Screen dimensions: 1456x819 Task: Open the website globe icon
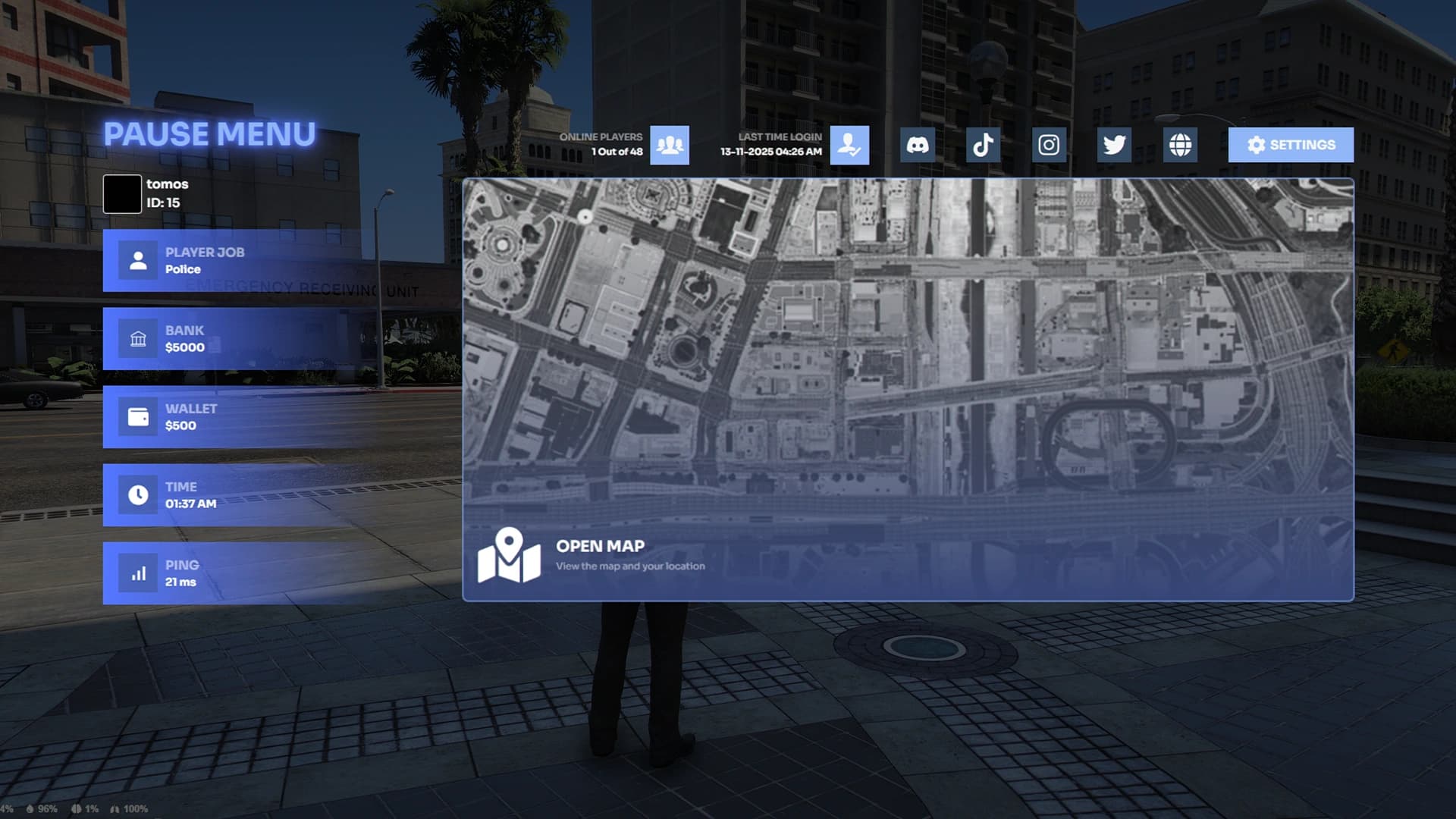(x=1179, y=144)
